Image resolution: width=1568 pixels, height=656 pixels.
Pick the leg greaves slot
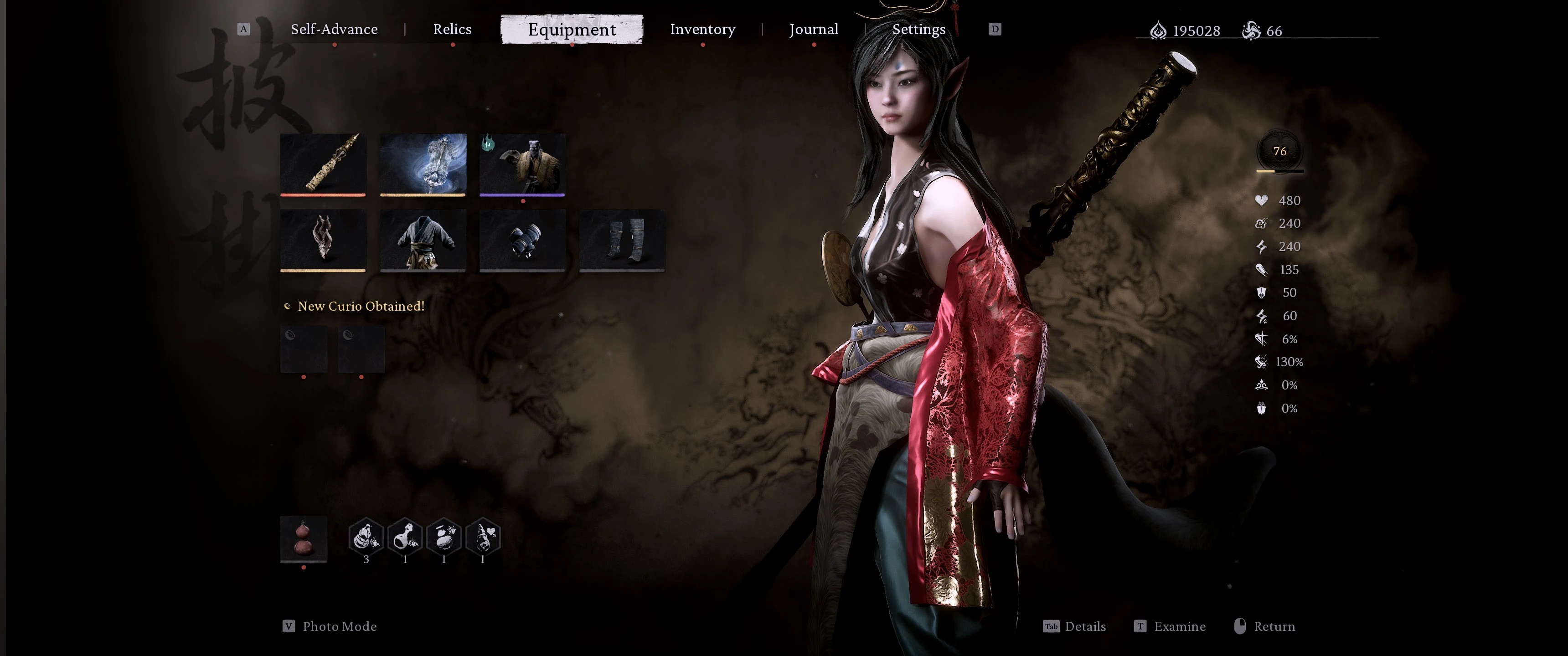tap(622, 240)
